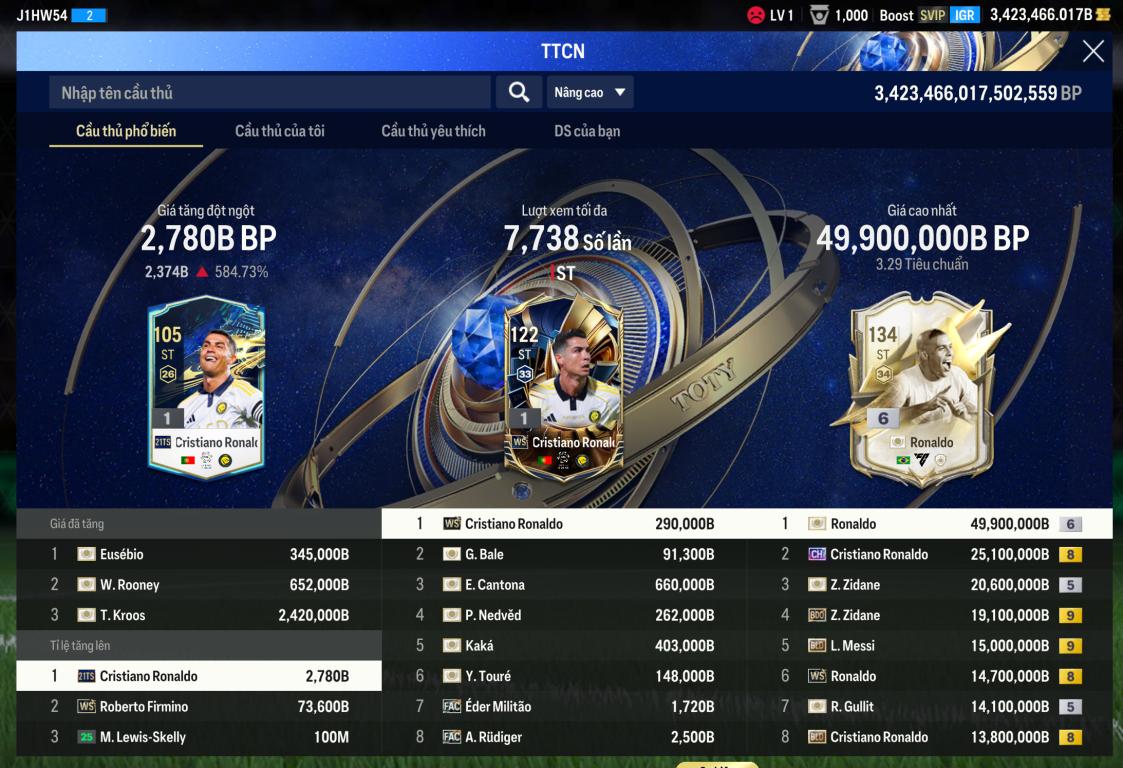
Task: Select the Eusébio row
Action: coord(199,555)
